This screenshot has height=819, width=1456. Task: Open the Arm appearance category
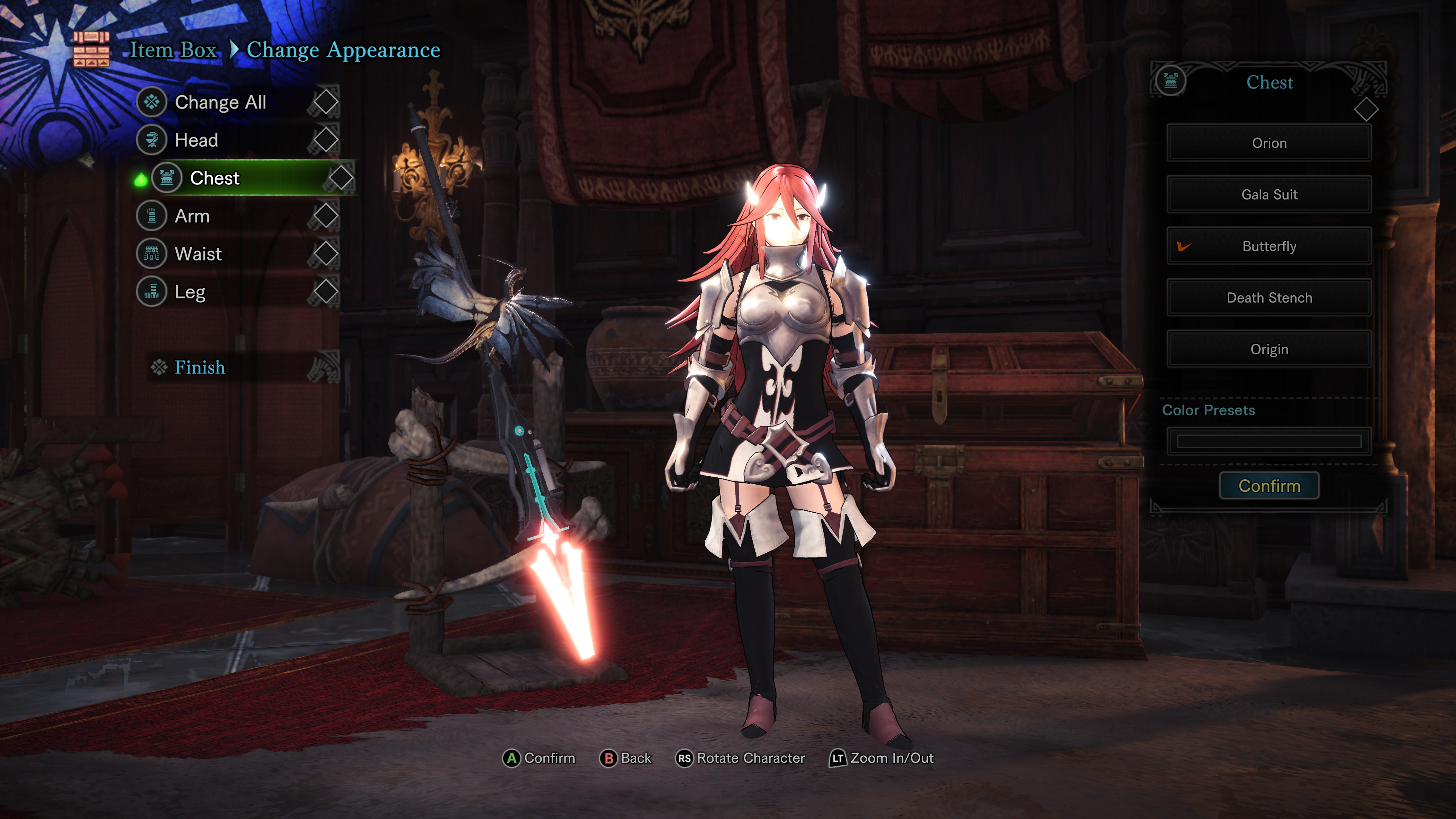[192, 216]
